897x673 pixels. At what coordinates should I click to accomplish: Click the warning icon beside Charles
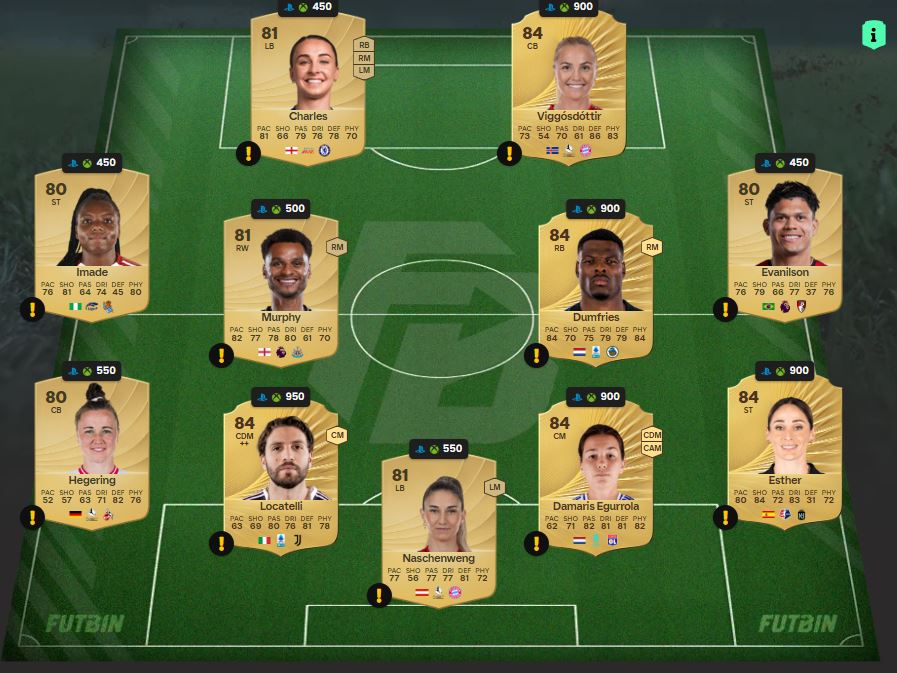[x=248, y=153]
